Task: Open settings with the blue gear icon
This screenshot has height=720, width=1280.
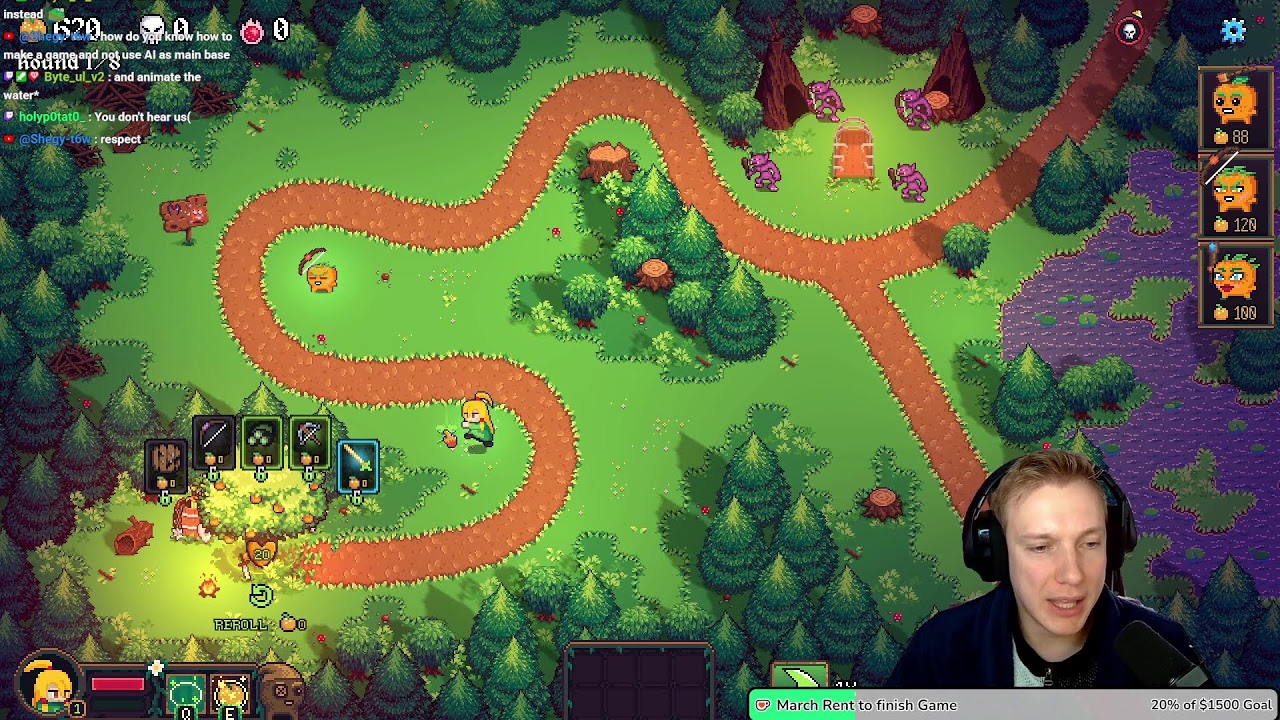Action: tap(1233, 31)
